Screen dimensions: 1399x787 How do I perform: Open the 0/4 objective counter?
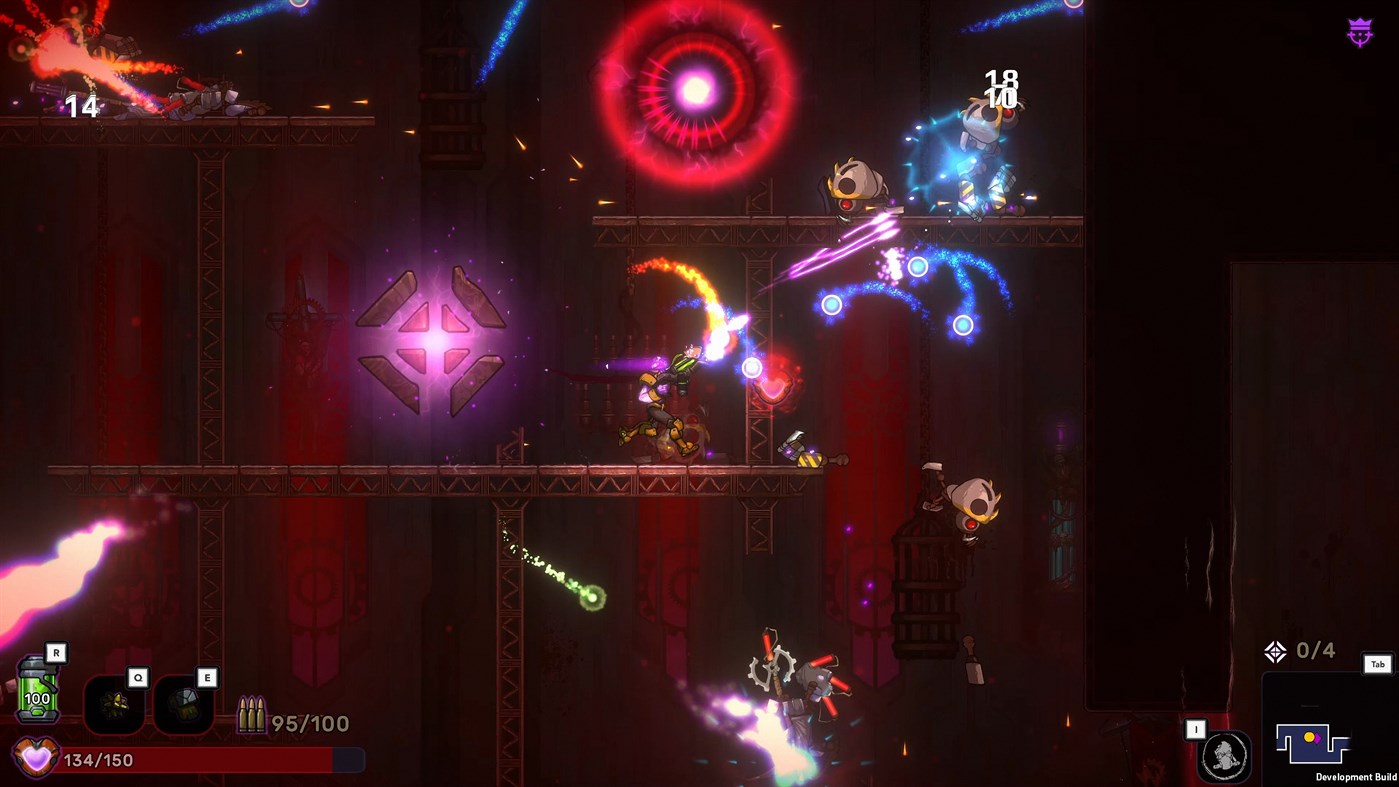point(1314,650)
